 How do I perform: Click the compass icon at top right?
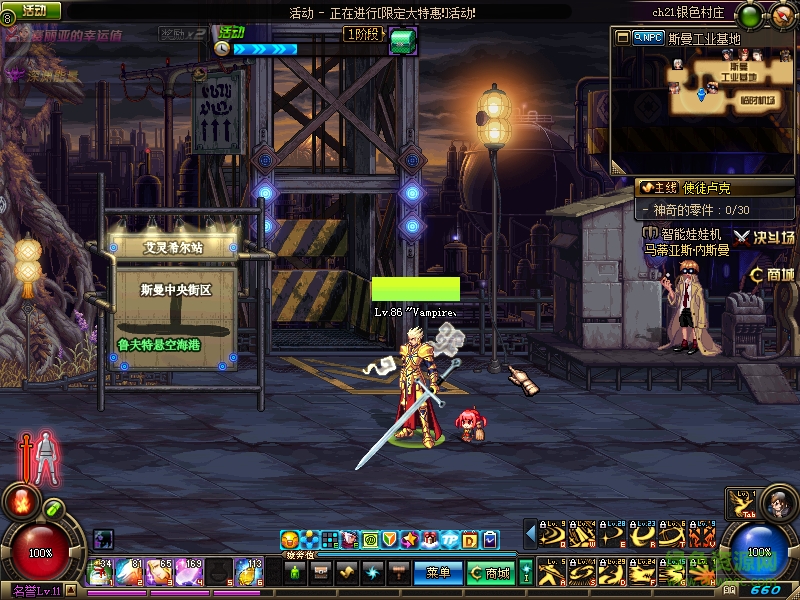(781, 16)
